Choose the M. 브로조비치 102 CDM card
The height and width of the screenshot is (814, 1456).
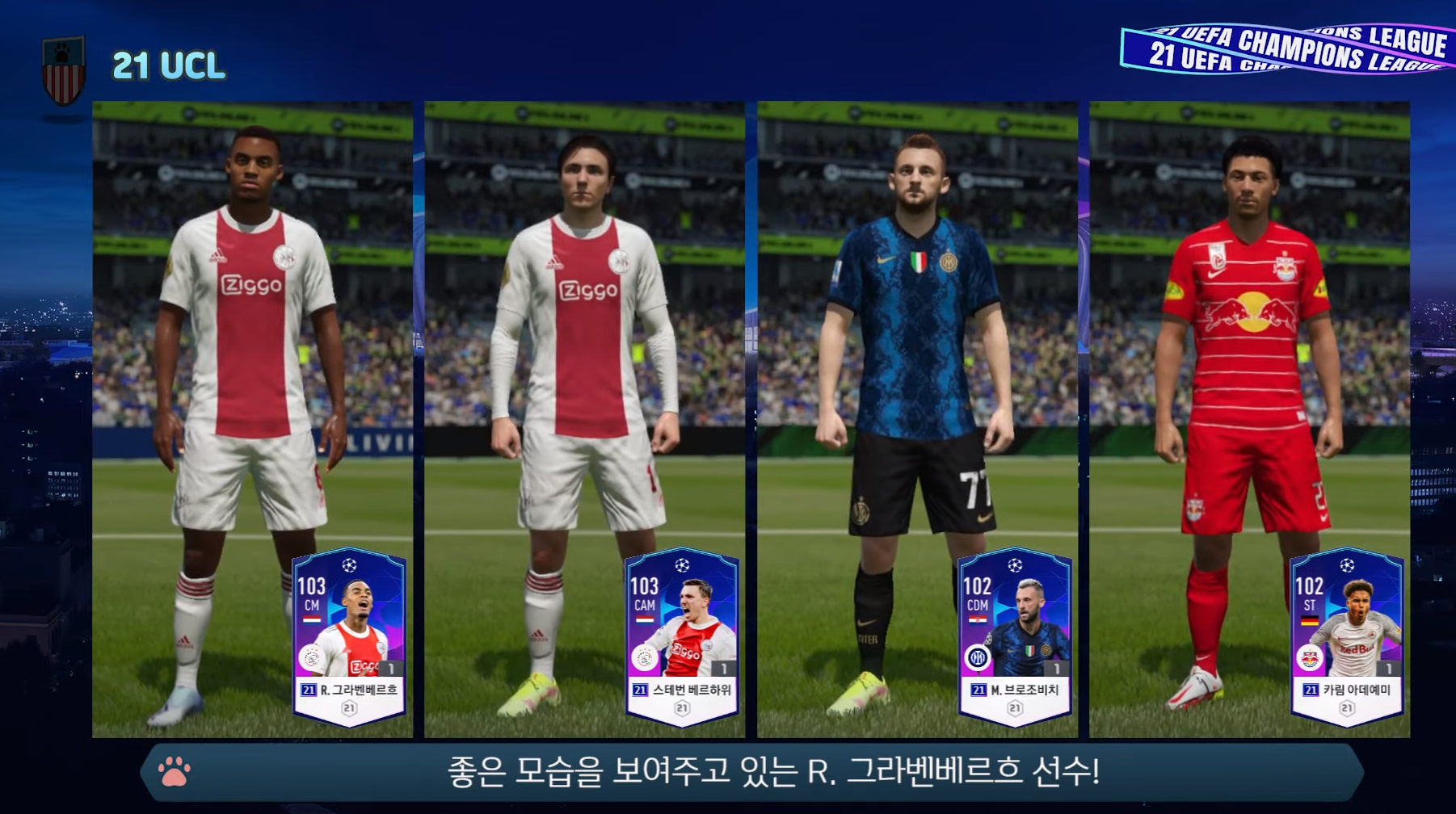(1015, 637)
